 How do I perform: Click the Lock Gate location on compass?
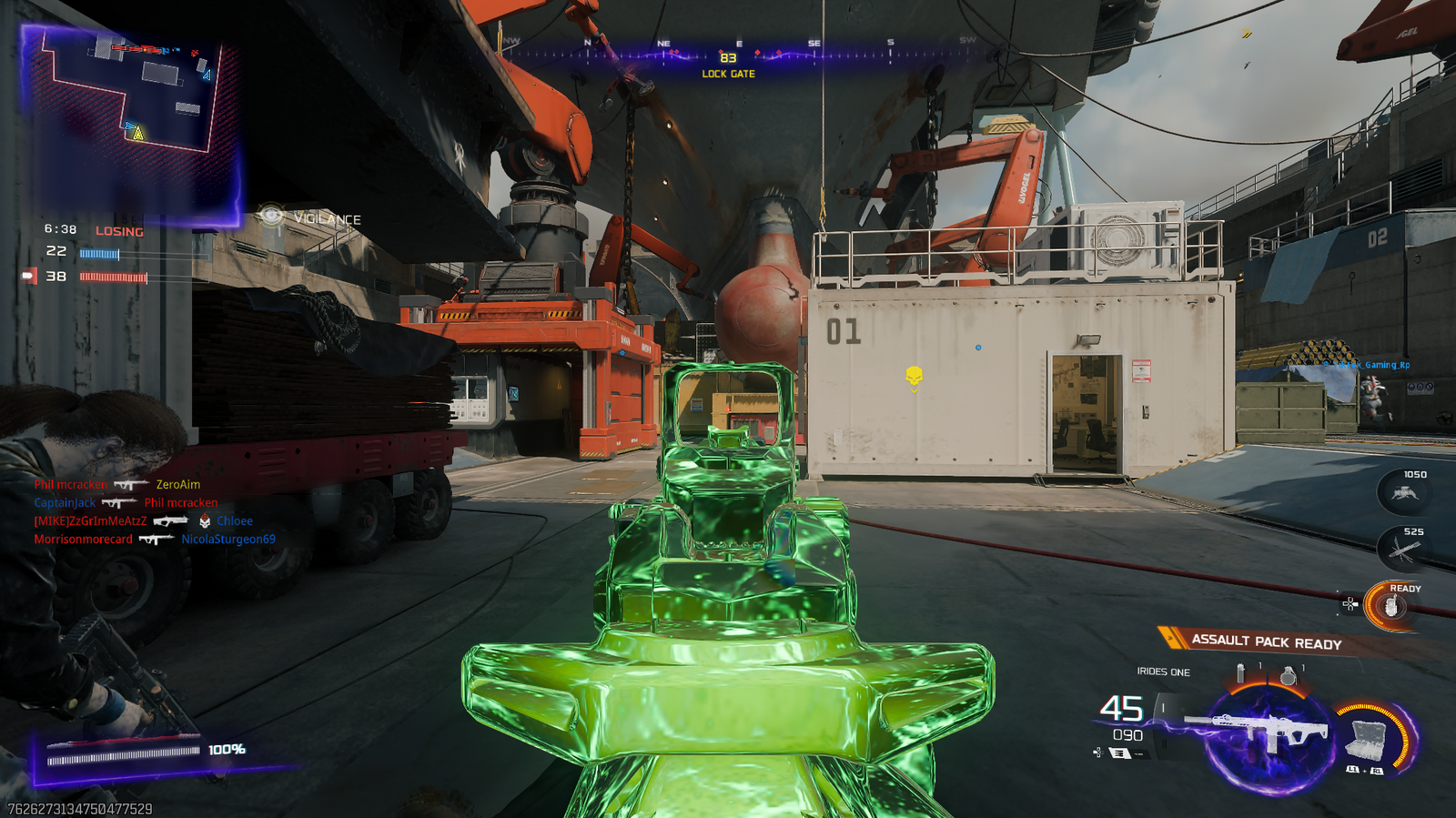(x=728, y=74)
